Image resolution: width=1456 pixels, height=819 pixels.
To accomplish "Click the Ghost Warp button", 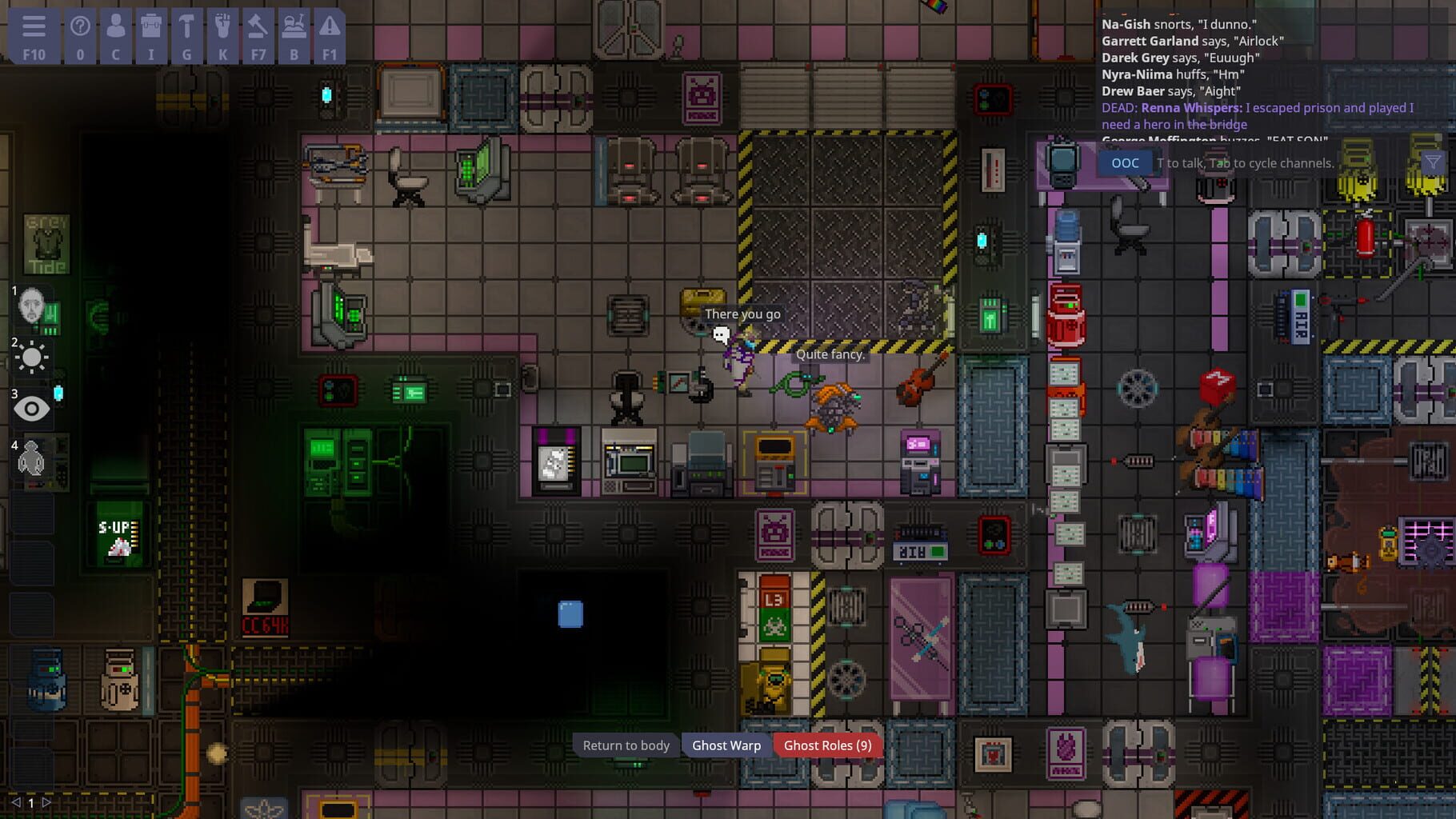I will (x=727, y=745).
